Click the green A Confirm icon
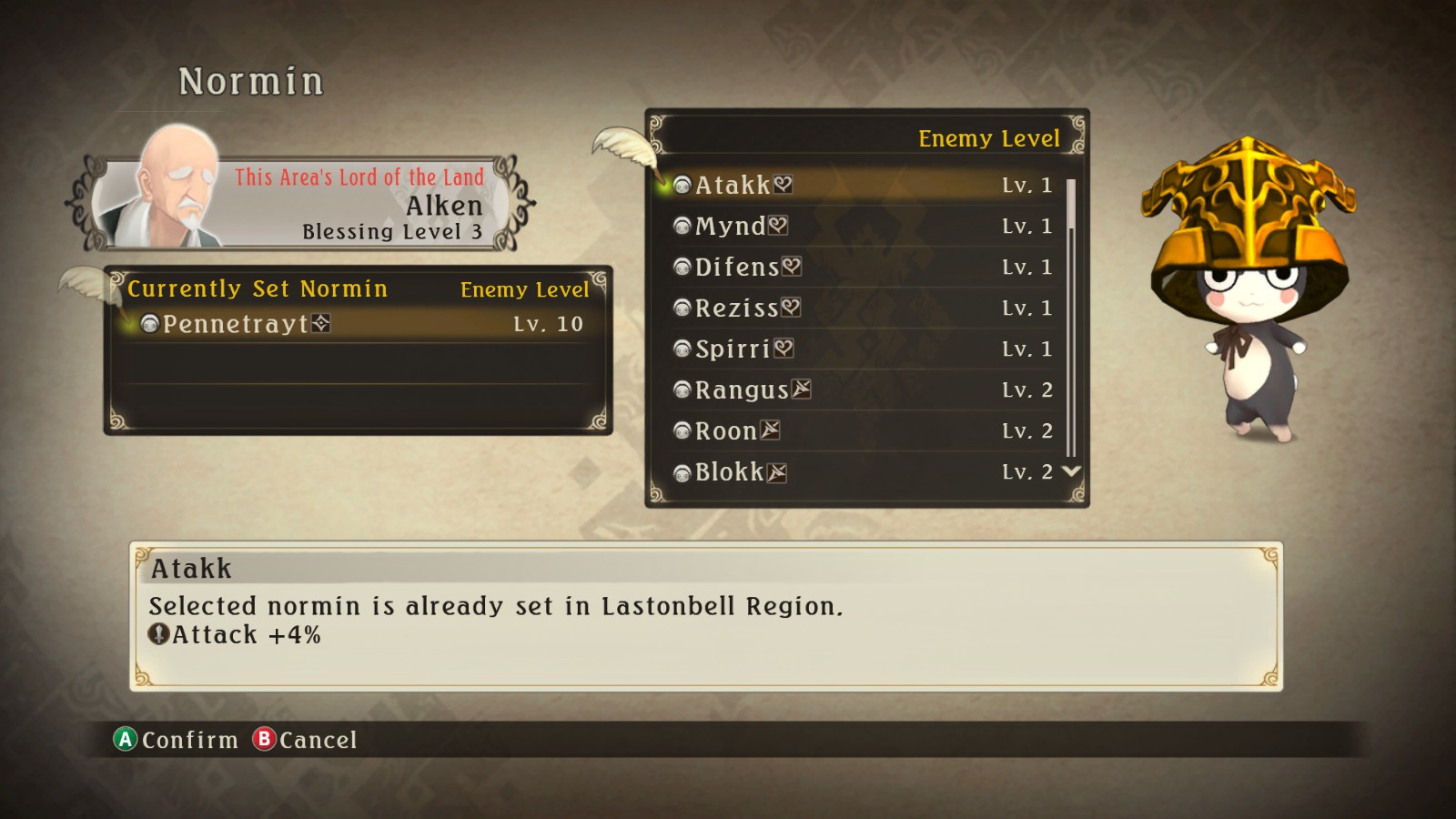 (125, 741)
